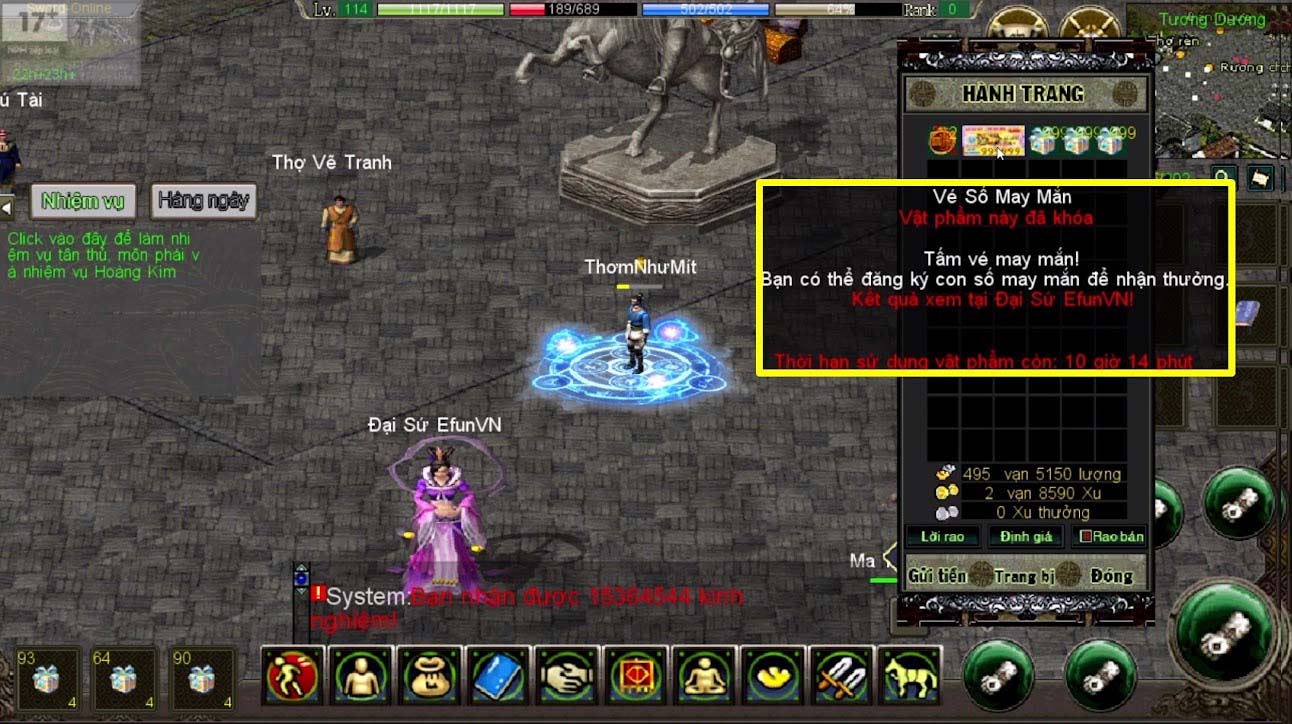Image resolution: width=1292 pixels, height=724 pixels.
Task: Open the blue book toolbar icon
Action: coord(499,675)
